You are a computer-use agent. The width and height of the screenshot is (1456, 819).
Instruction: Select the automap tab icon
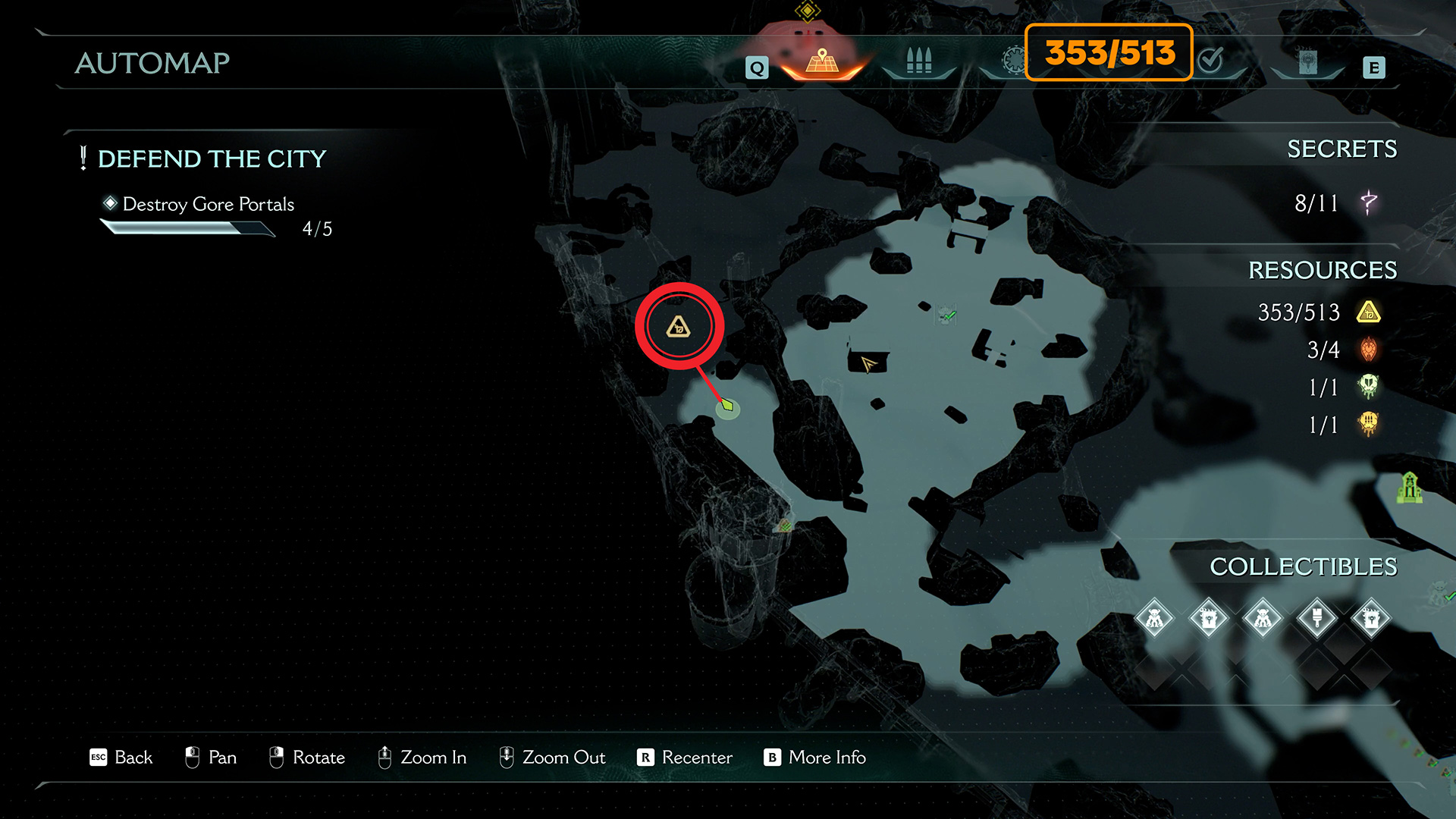(822, 60)
